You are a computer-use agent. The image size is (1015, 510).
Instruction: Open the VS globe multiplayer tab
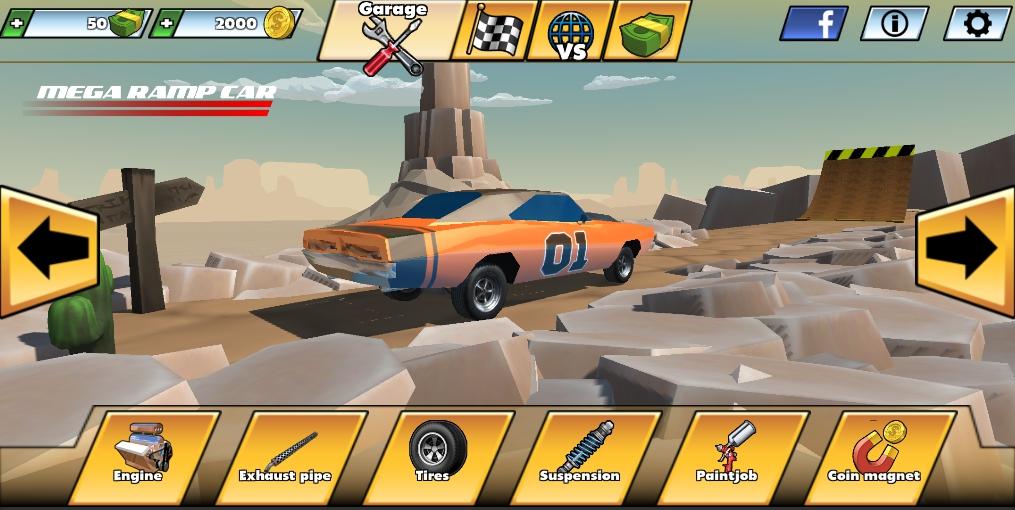point(570,31)
